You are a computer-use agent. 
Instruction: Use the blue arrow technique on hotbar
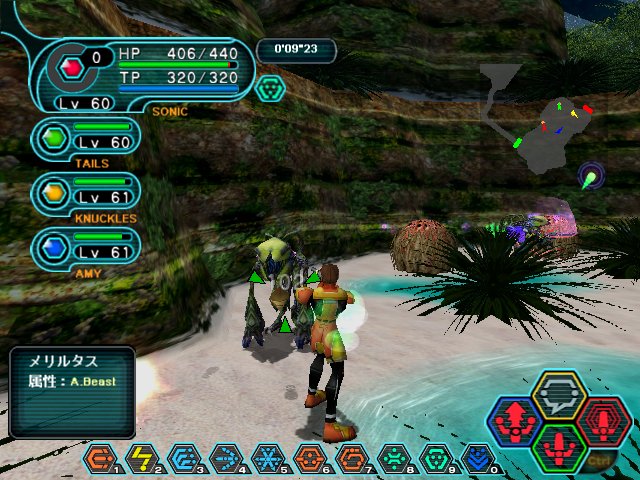pyautogui.click(x=226, y=458)
